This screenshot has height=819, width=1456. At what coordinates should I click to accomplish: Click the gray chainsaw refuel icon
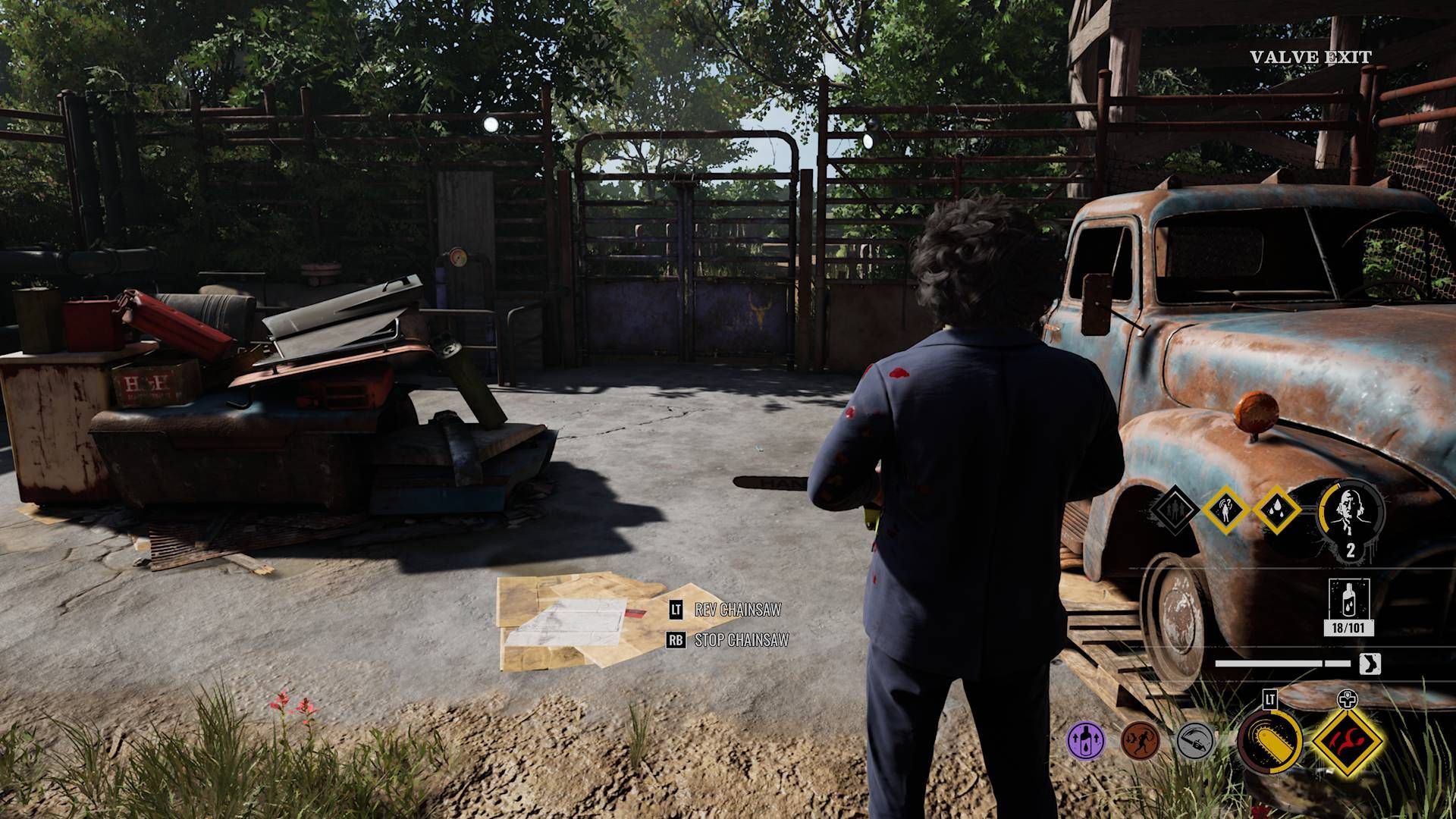1195,742
